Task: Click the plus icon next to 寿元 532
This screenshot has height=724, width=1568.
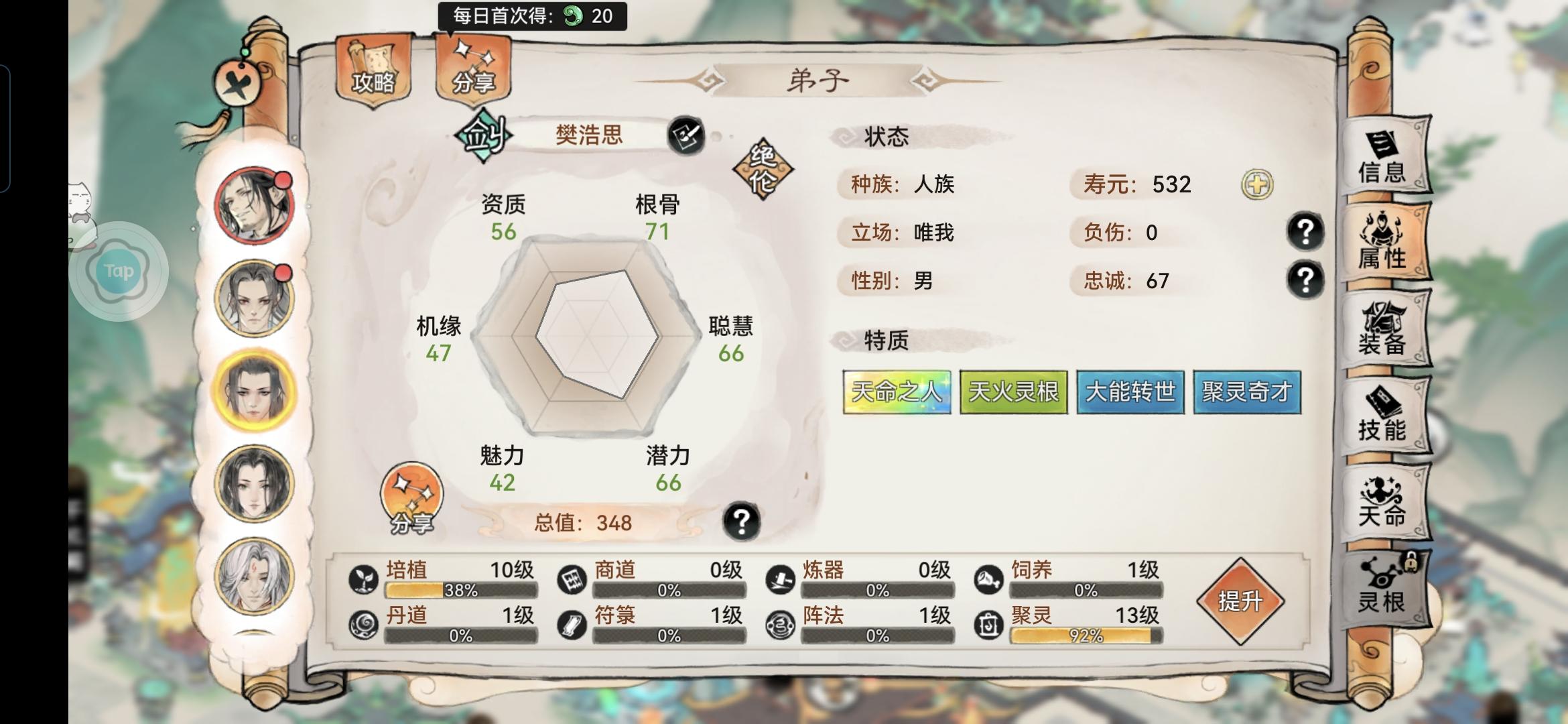Action: pyautogui.click(x=1259, y=186)
